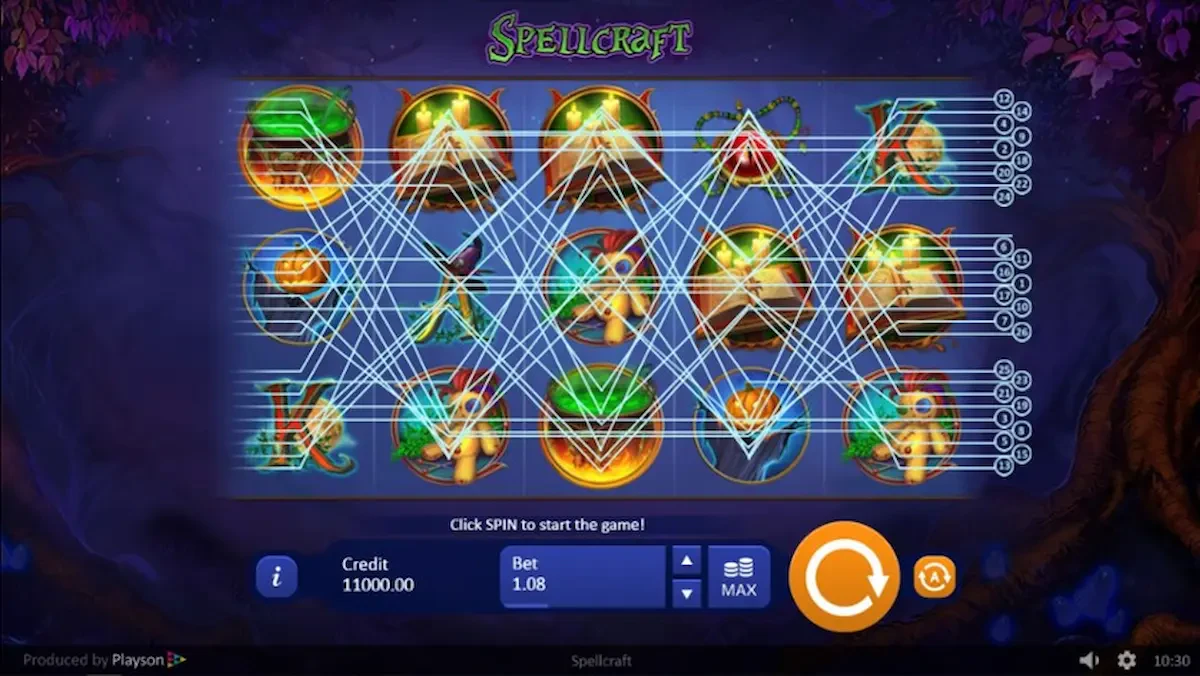Set the bet to MAX

(738, 577)
